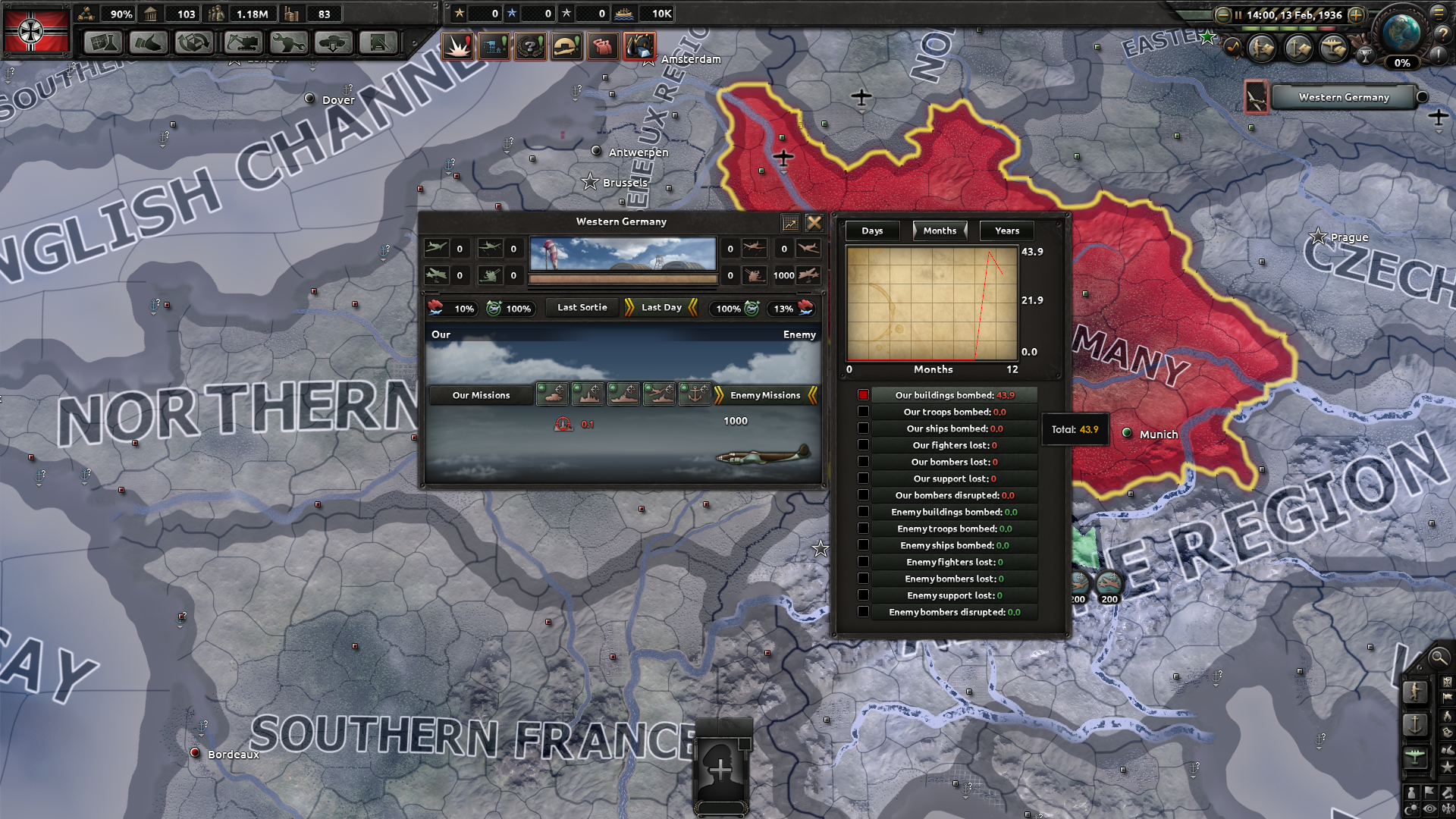Switch to the Years tab
The image size is (1456, 819).
click(x=1006, y=231)
